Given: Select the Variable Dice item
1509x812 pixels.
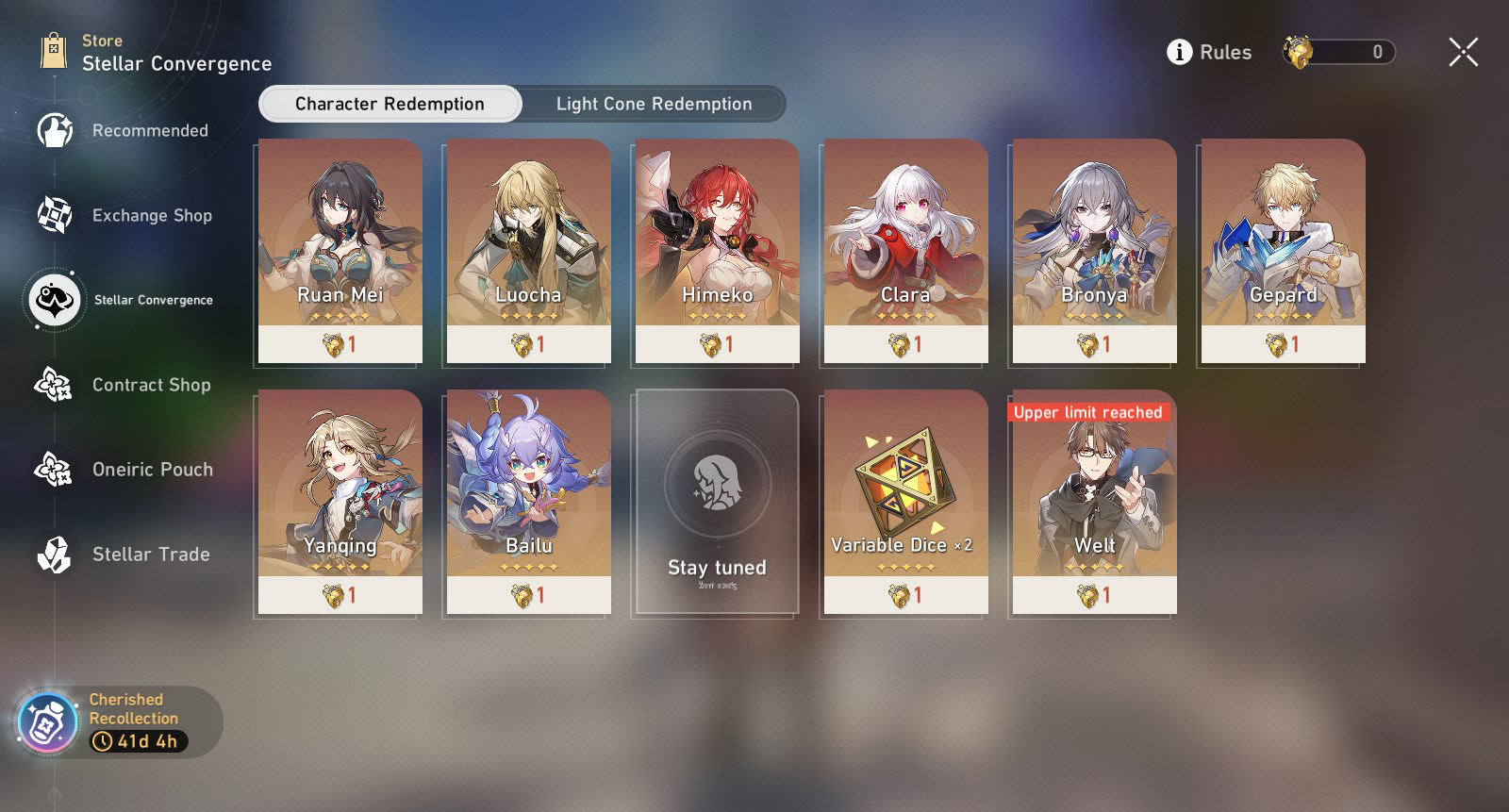Looking at the screenshot, I should (x=905, y=502).
